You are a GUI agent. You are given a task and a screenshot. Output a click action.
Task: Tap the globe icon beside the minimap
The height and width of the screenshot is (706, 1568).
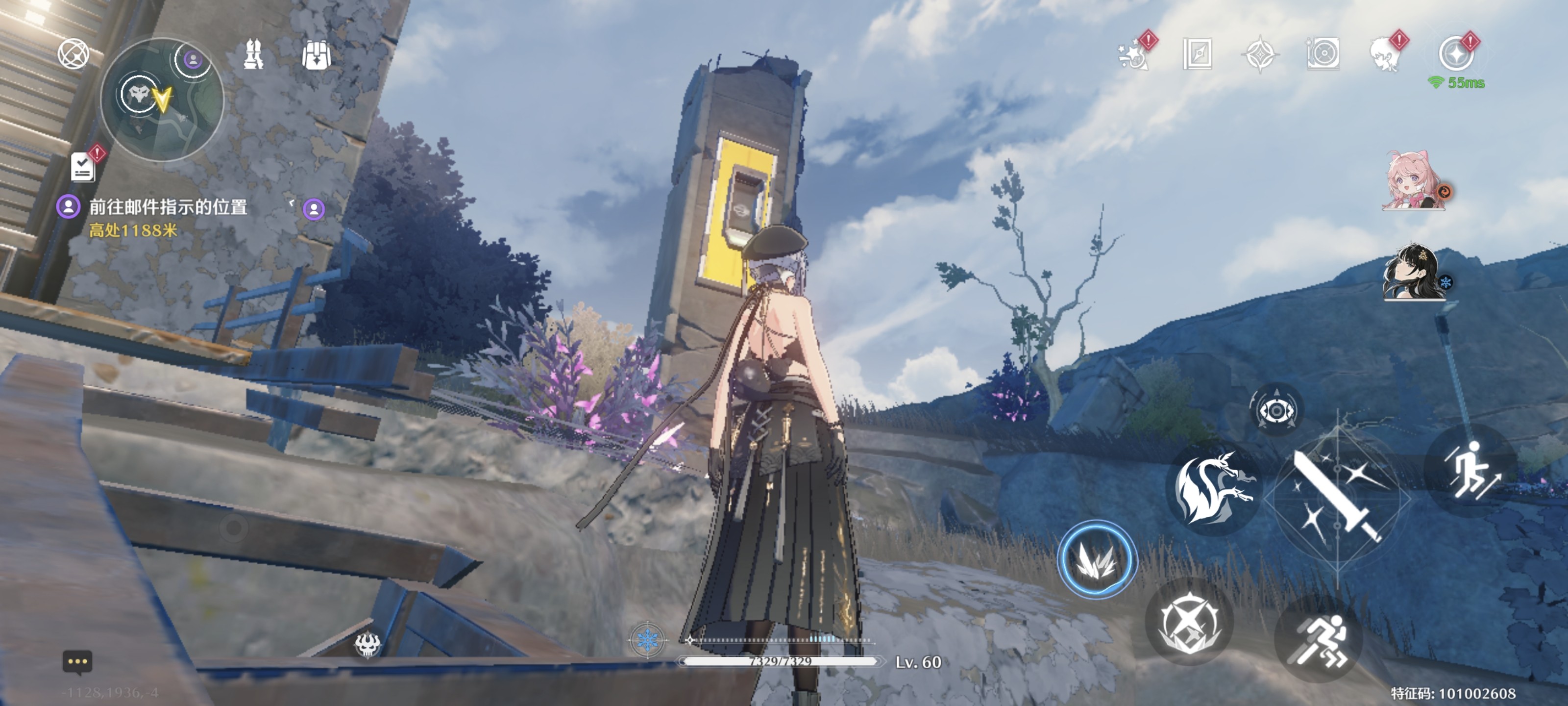click(73, 53)
